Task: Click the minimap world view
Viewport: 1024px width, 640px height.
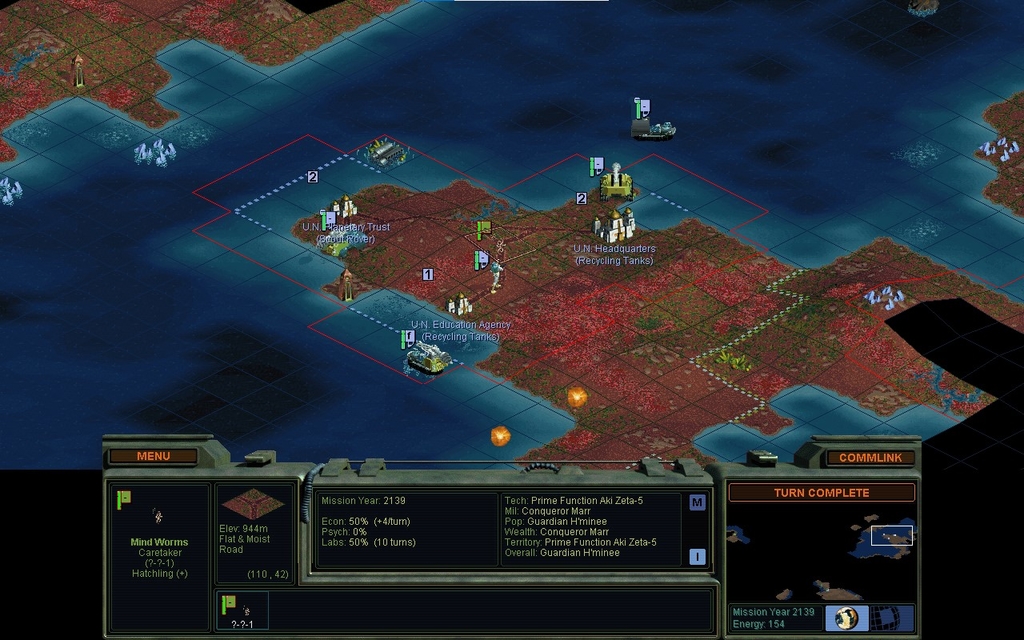Action: point(820,550)
